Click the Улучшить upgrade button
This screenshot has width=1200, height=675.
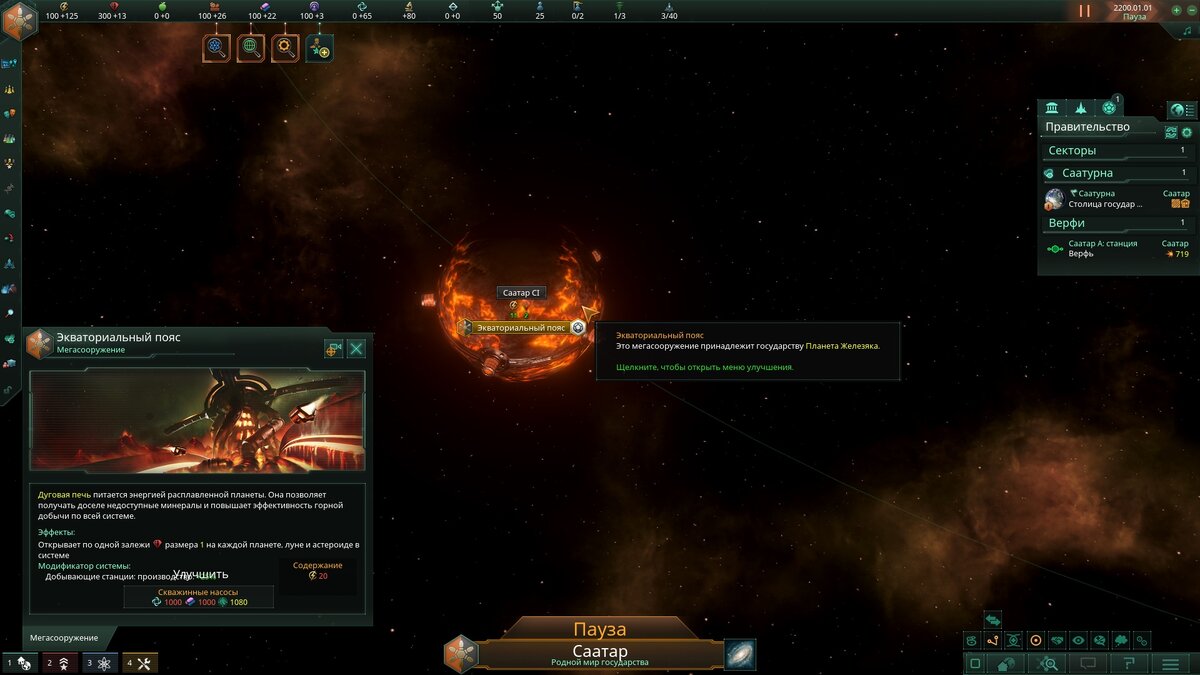click(x=200, y=575)
